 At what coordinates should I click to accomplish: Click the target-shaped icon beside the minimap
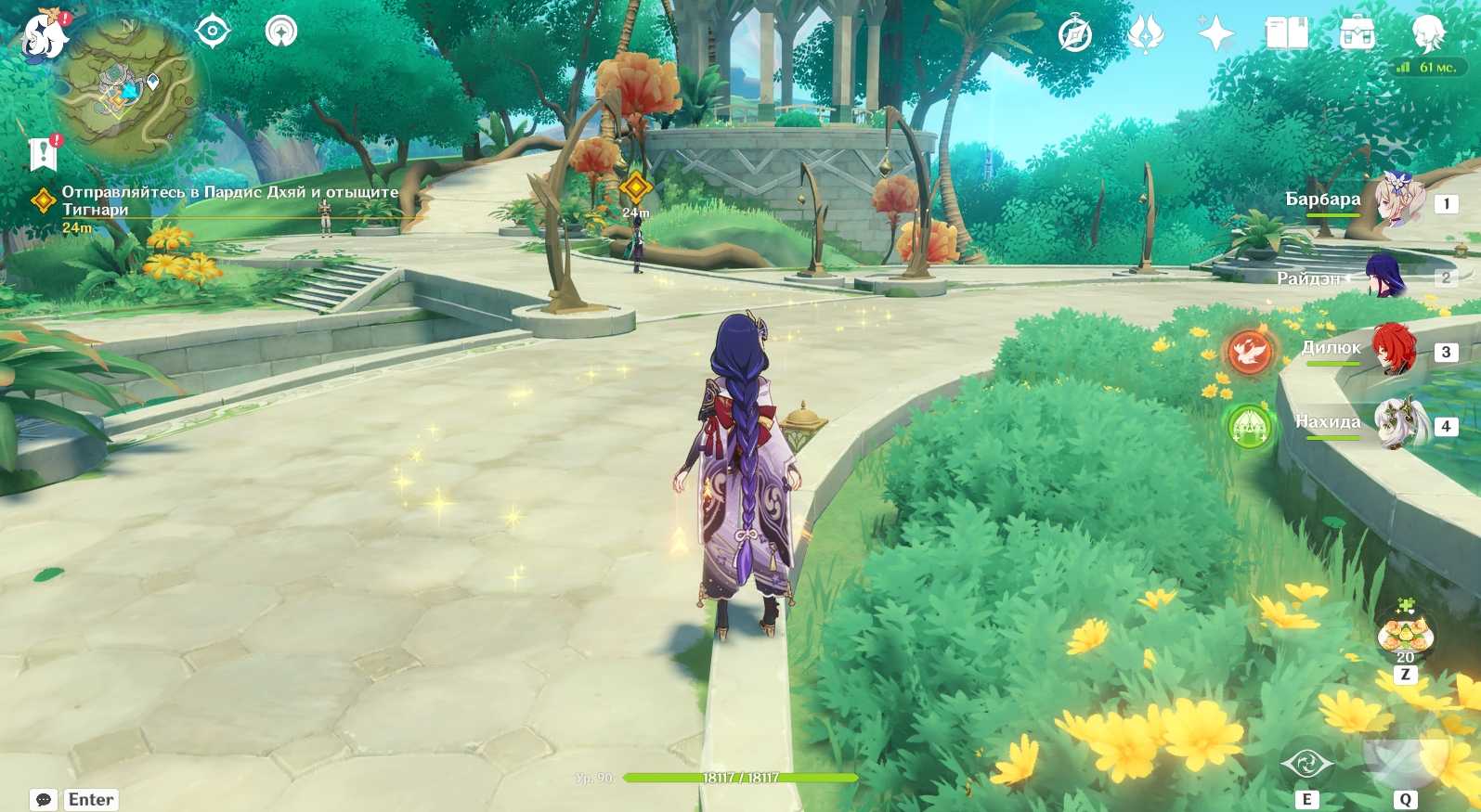(x=213, y=32)
